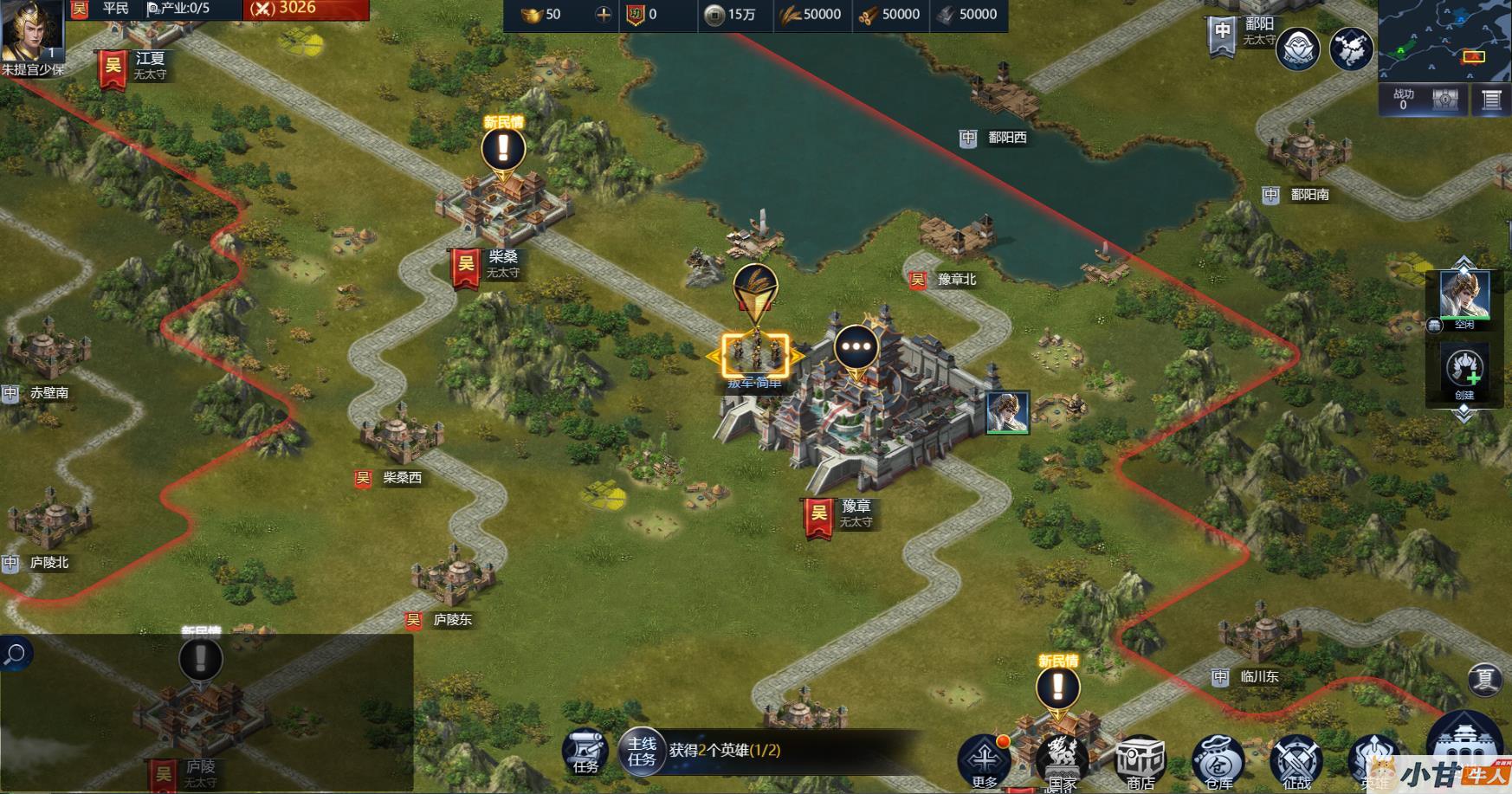The height and width of the screenshot is (794, 1512).
Task: Open the hooded spy icon
Action: click(1298, 48)
